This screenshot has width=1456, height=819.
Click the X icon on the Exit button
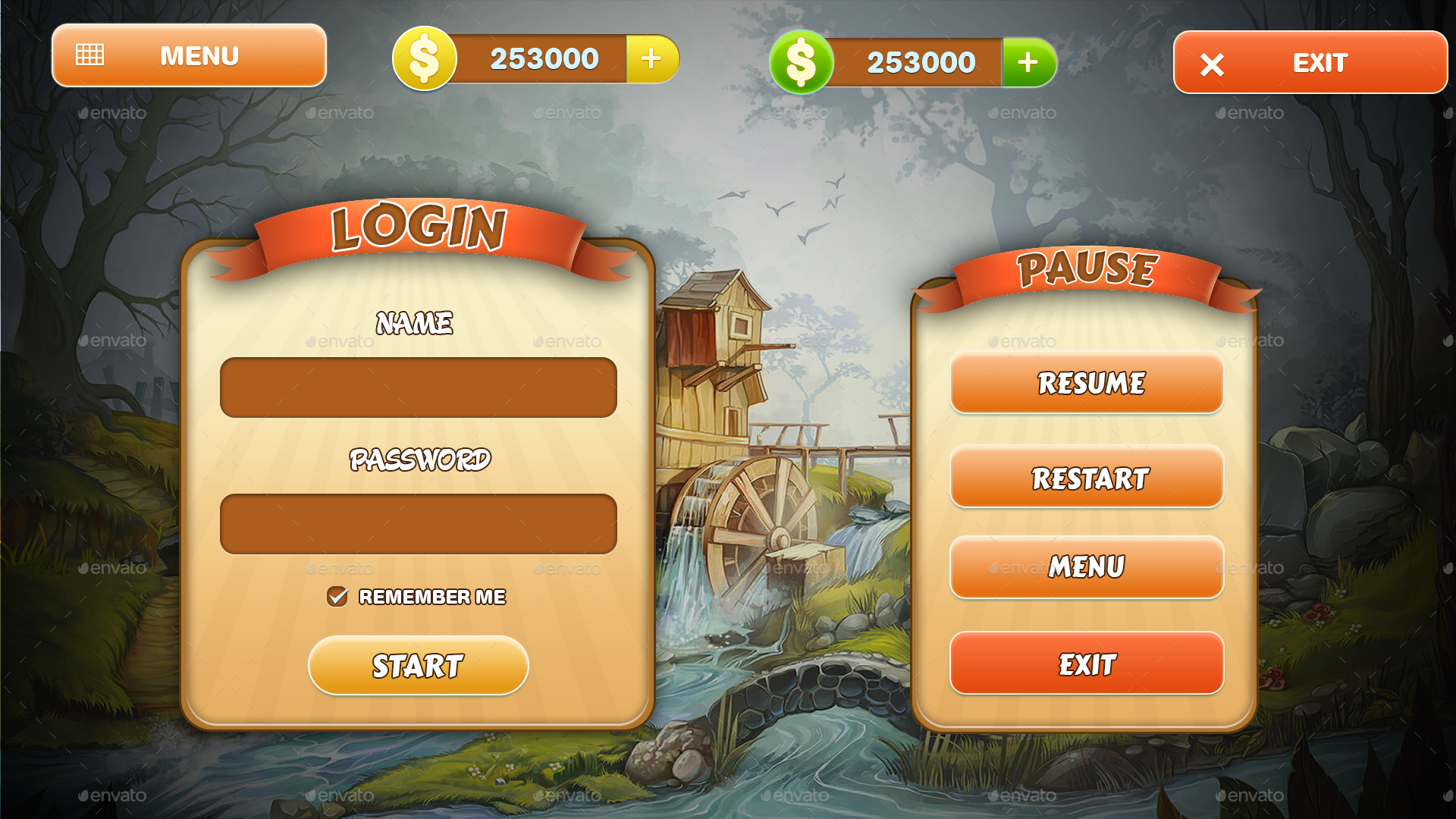[x=1213, y=64]
